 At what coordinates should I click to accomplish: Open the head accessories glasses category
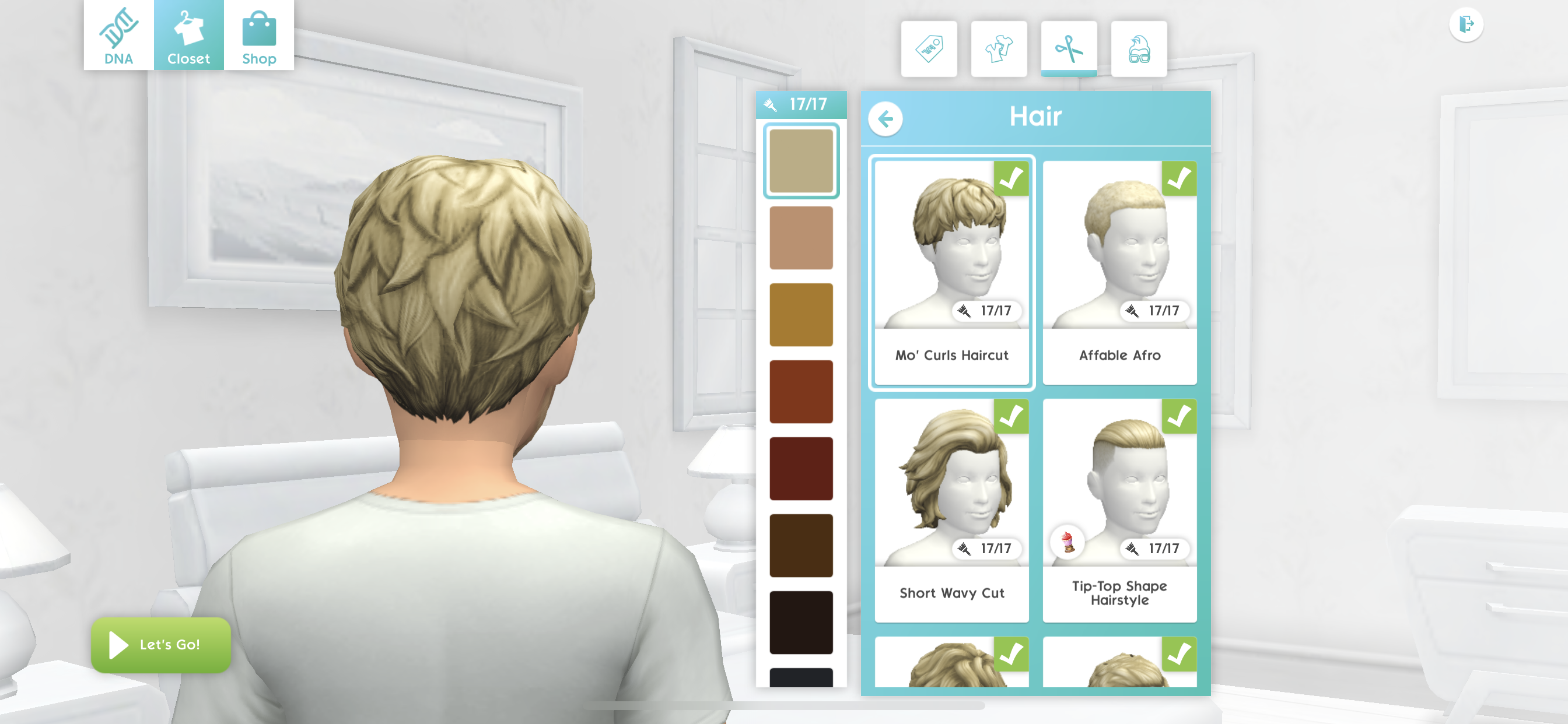pyautogui.click(x=1139, y=48)
